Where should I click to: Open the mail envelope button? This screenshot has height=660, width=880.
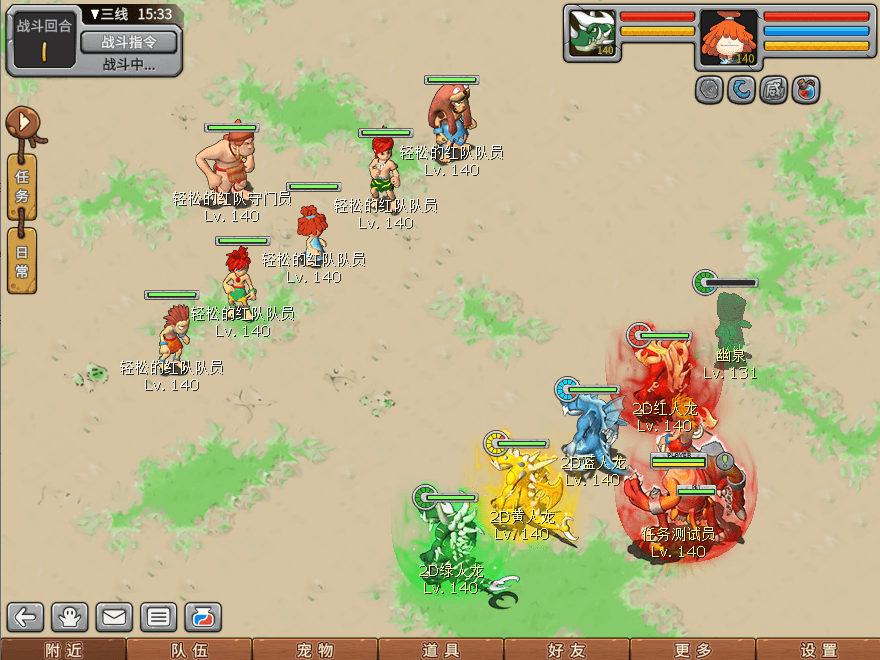(114, 616)
